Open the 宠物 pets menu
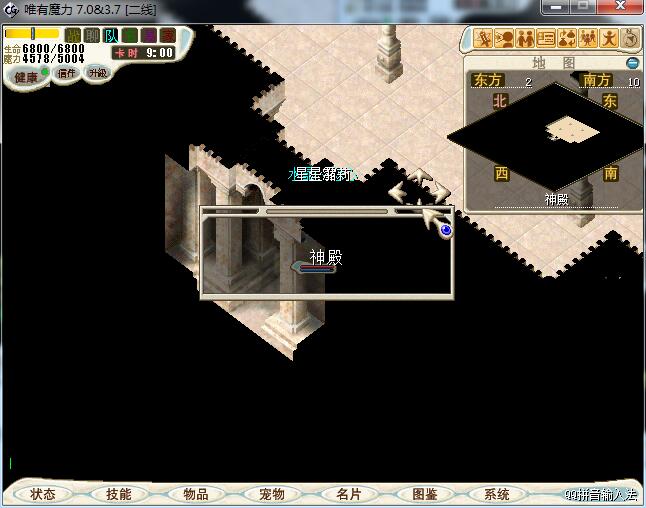The image size is (646, 508). click(271, 494)
